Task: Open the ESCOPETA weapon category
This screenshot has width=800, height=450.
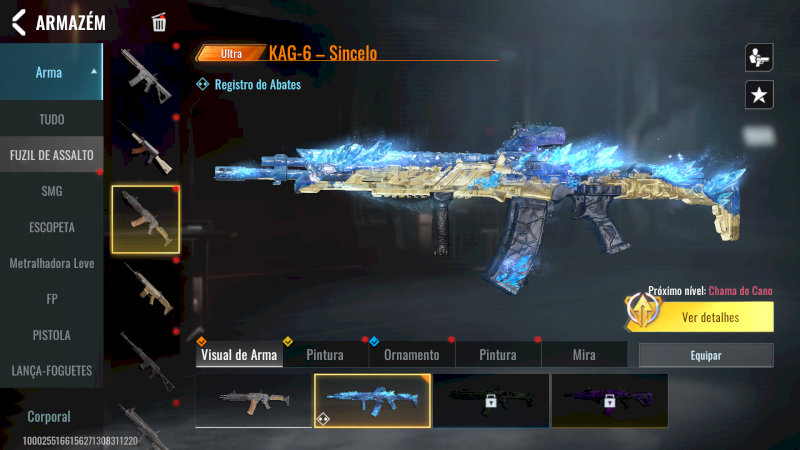Action: click(51, 227)
